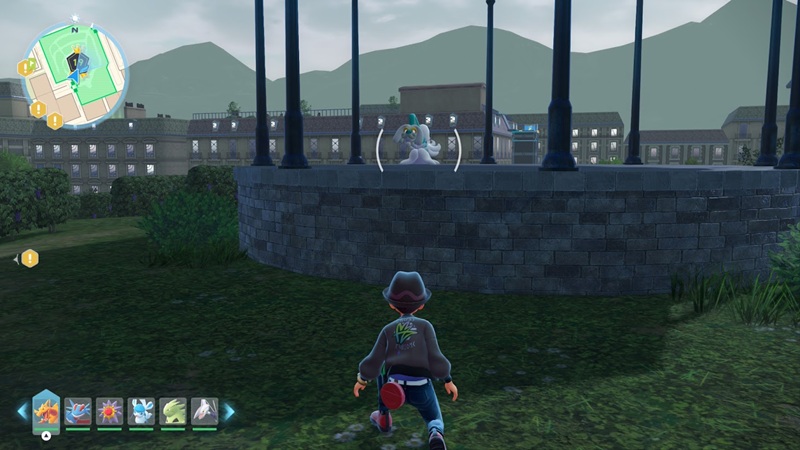Click the party bar's left arrow
800x450 pixels.
[22, 411]
